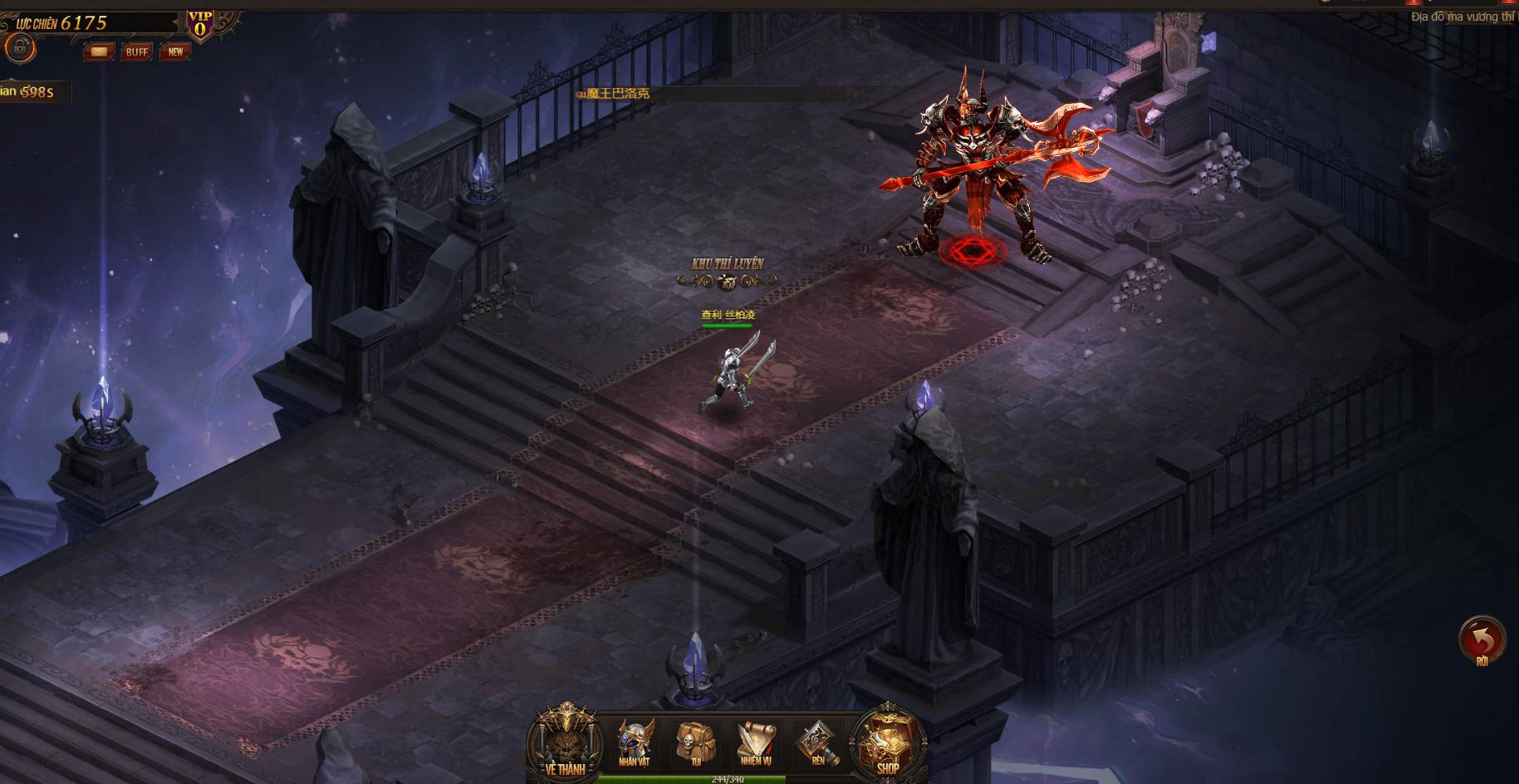Click the VIP 0 badge
This screenshot has height=784, width=1519.
(x=199, y=25)
